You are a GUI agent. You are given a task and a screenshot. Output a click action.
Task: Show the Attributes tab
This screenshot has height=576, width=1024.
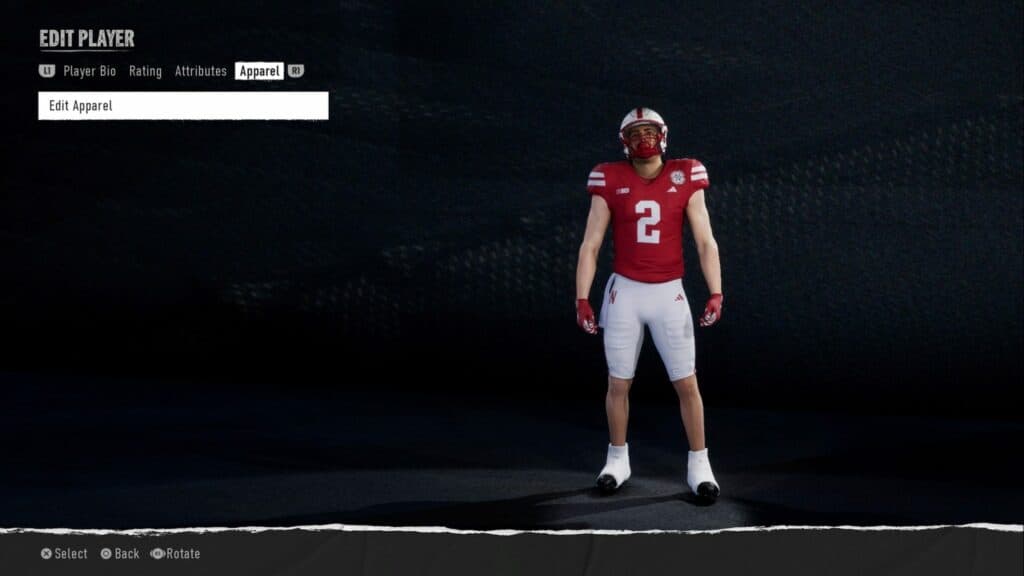click(200, 71)
